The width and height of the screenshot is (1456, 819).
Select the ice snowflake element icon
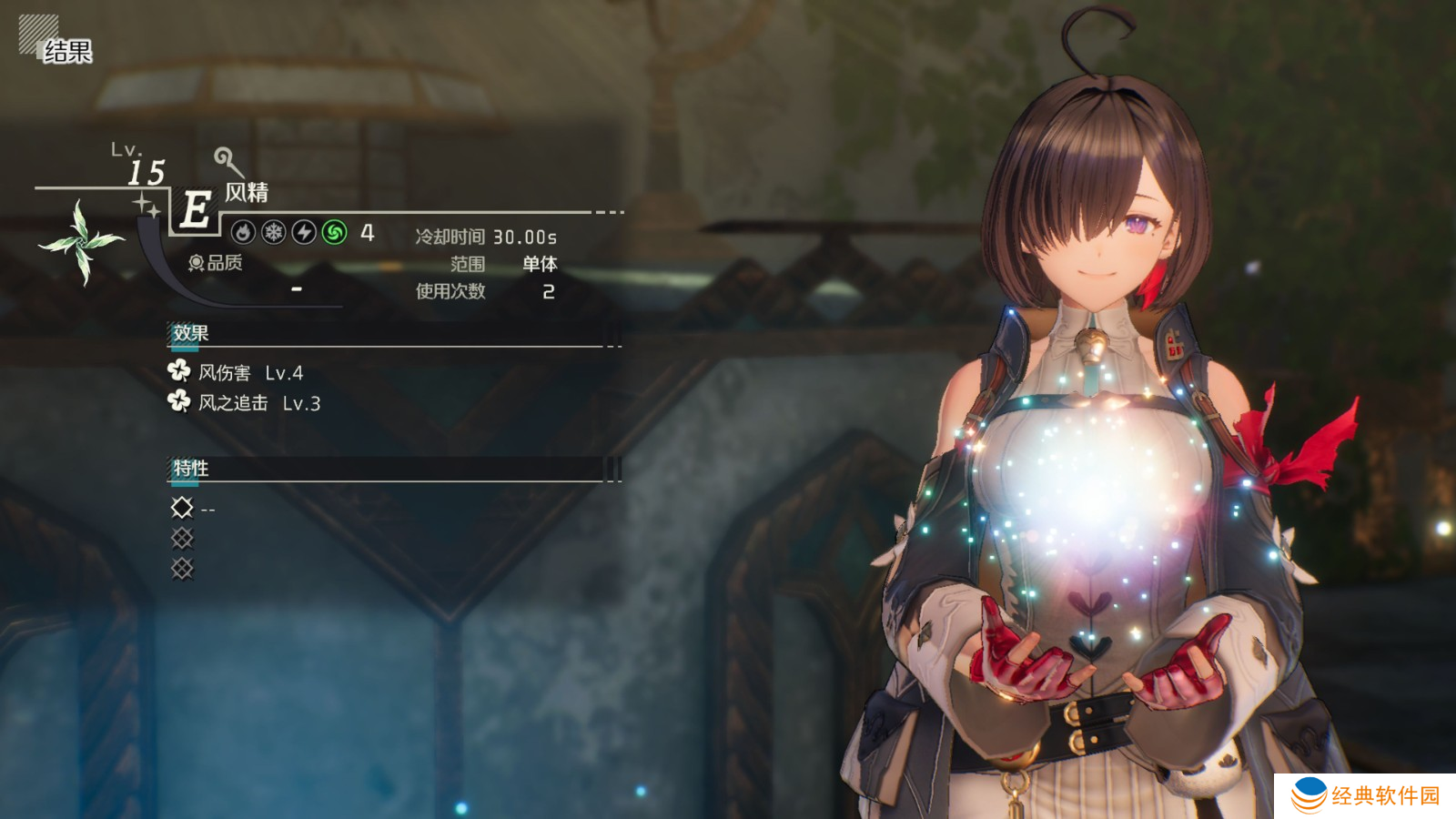[274, 233]
